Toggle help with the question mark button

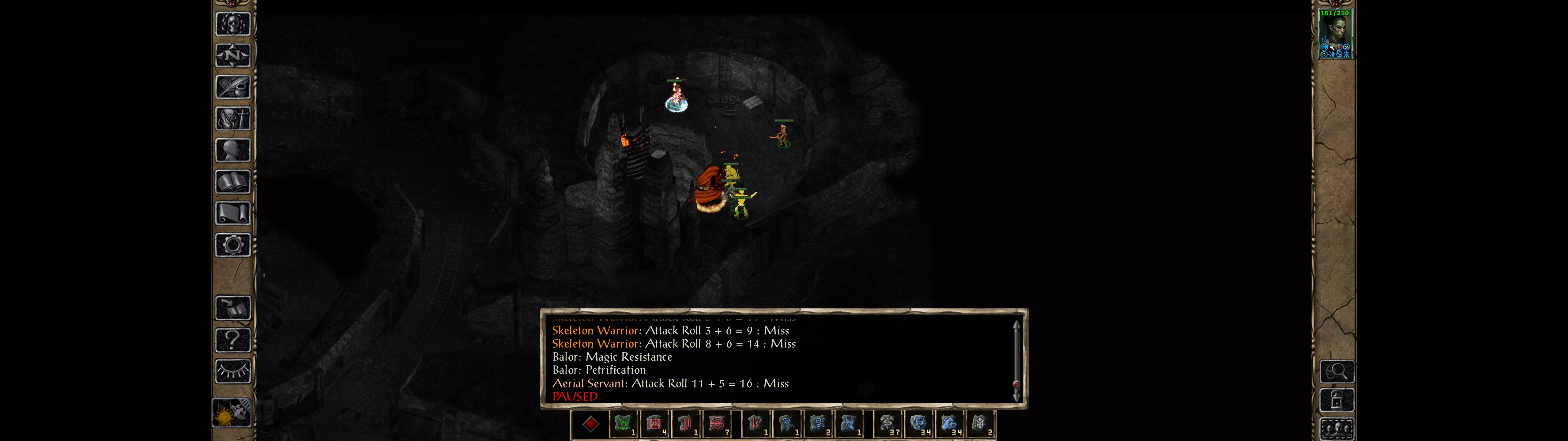click(x=232, y=339)
